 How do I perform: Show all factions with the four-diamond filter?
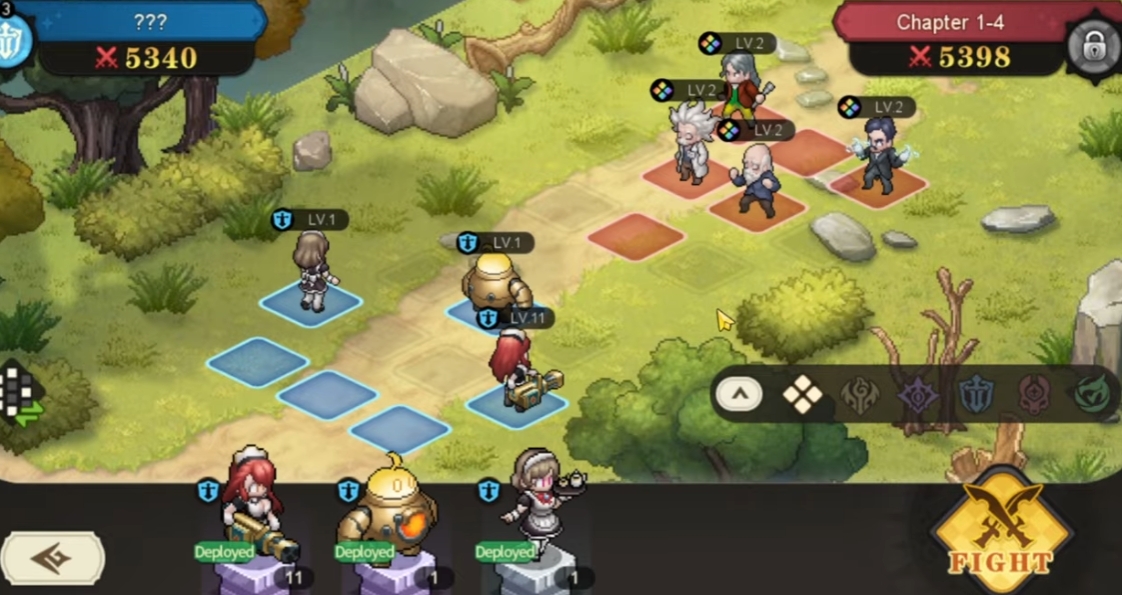pyautogui.click(x=802, y=395)
